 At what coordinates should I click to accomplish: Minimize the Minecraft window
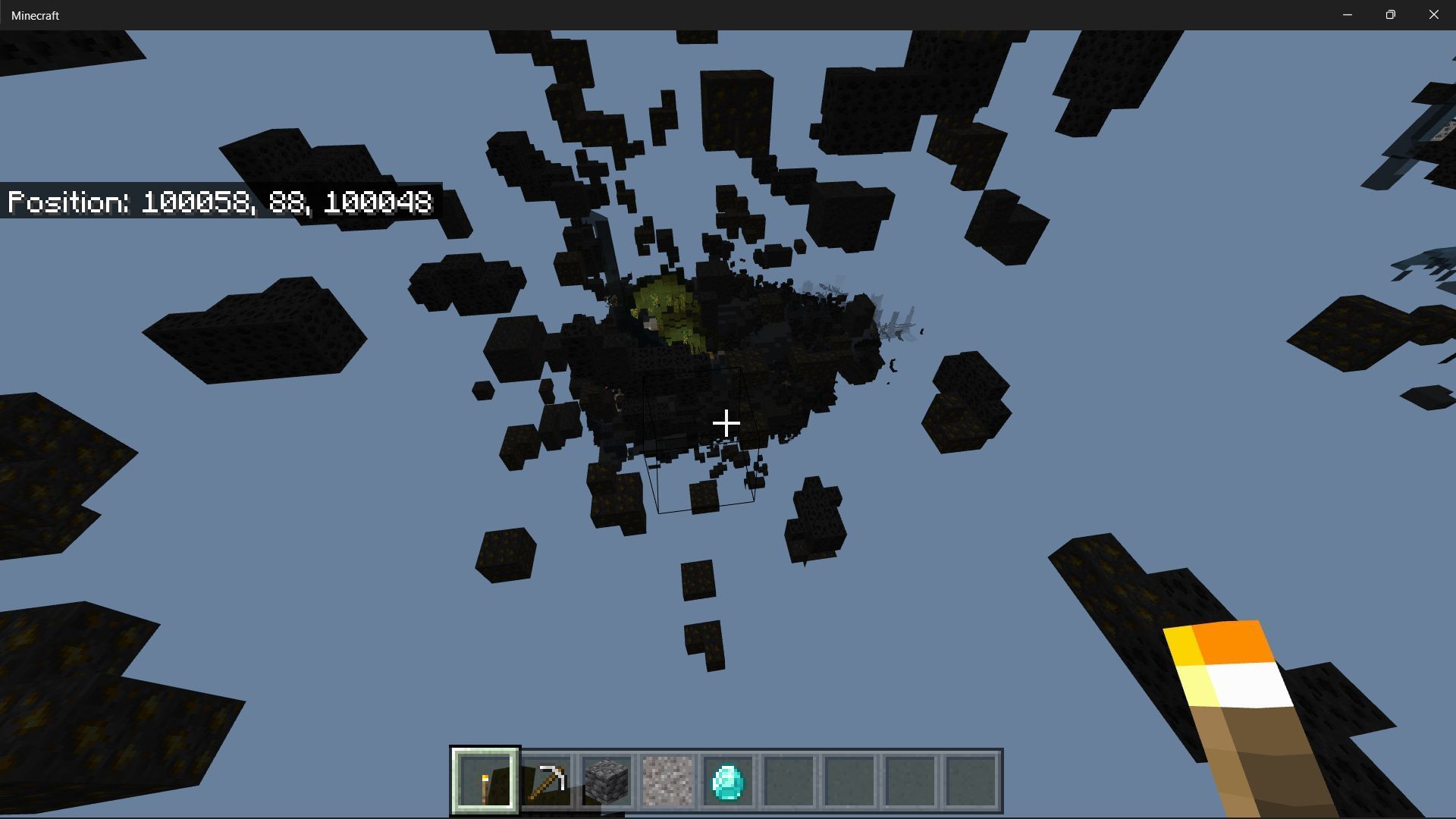click(1348, 15)
